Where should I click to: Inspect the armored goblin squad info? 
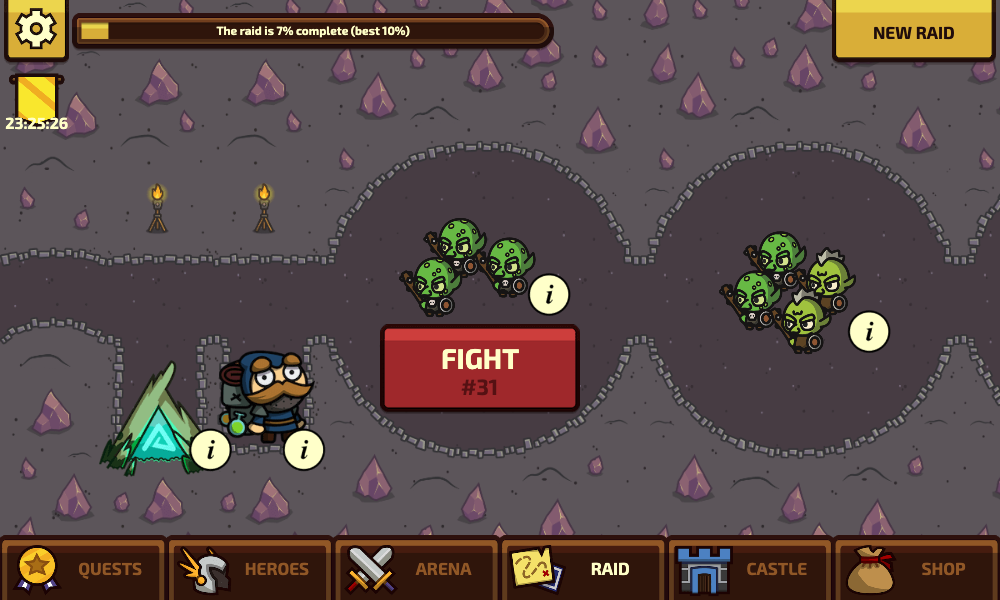869,332
